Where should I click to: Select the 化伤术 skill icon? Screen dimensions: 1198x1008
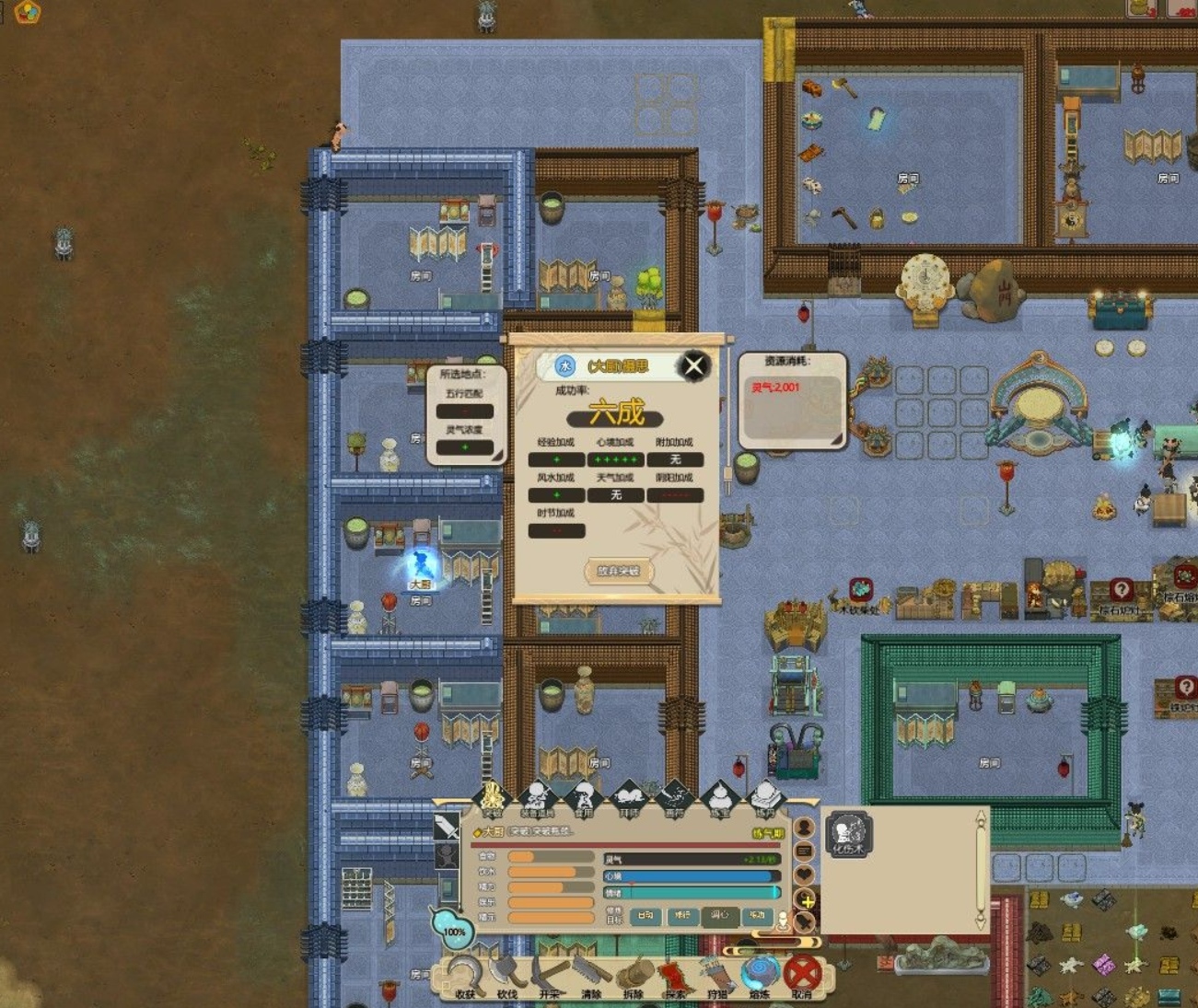(848, 834)
